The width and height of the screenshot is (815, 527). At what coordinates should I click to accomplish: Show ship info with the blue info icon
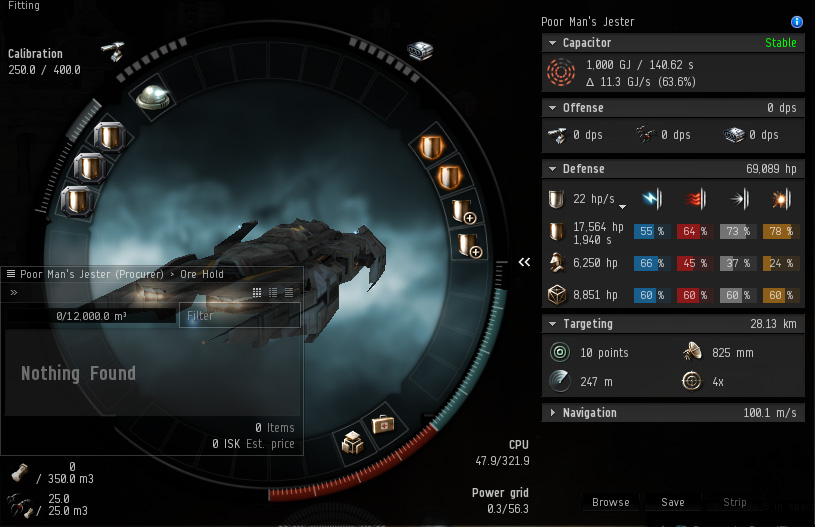(797, 22)
